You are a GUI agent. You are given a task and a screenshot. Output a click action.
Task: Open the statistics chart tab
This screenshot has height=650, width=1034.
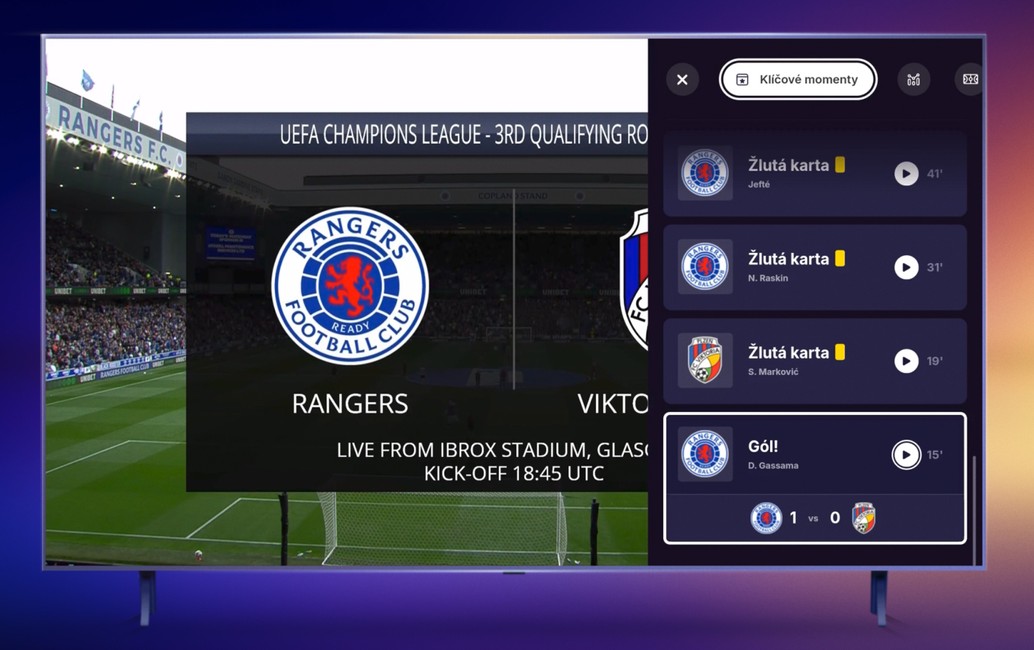click(913, 80)
